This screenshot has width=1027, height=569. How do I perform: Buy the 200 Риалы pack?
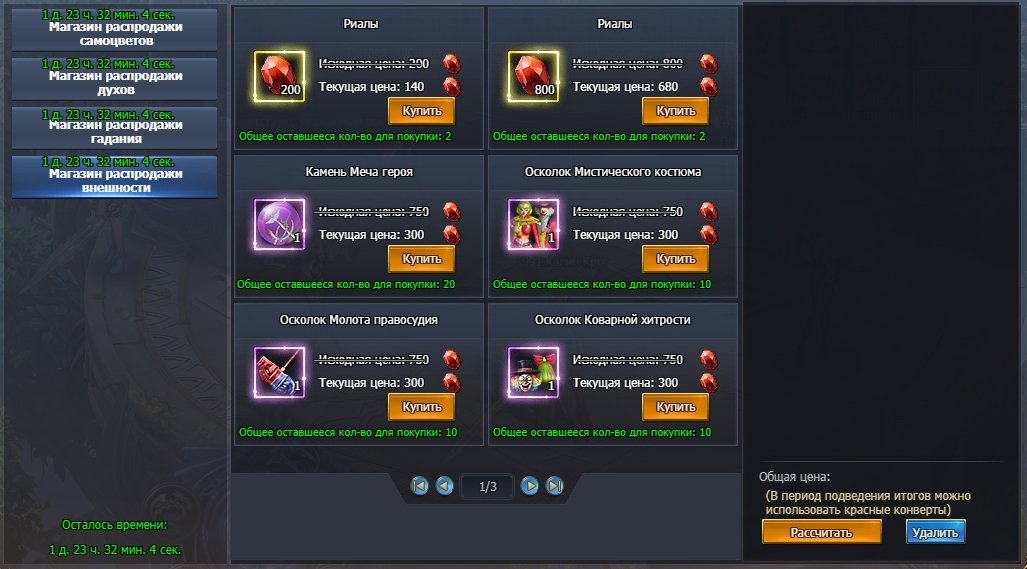421,110
